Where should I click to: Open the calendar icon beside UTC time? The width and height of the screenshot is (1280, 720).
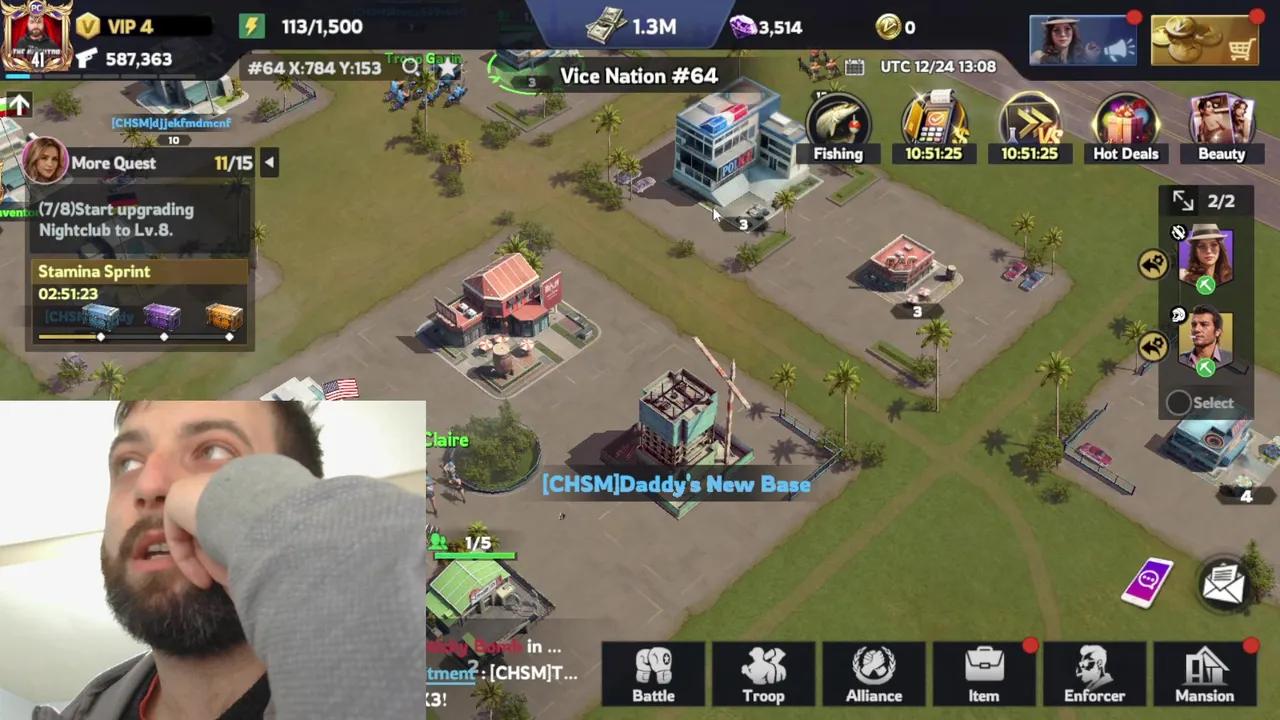(854, 67)
